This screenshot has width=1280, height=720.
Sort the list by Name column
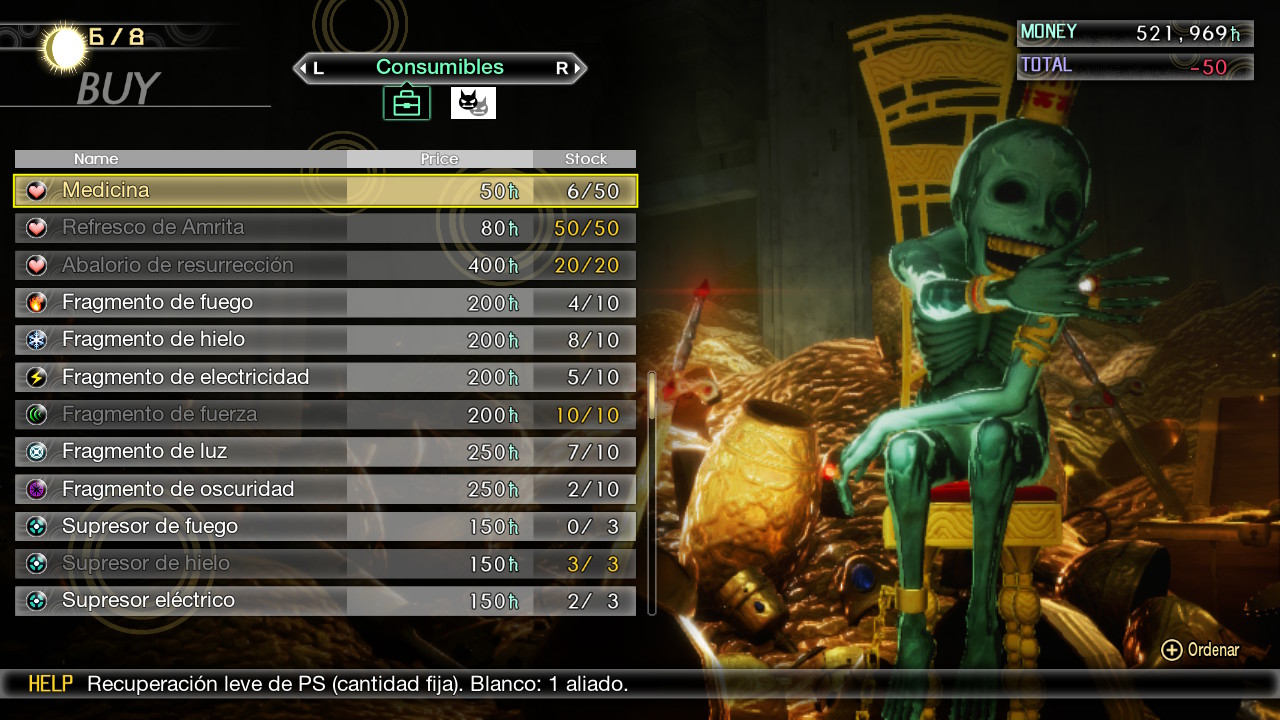tap(96, 159)
